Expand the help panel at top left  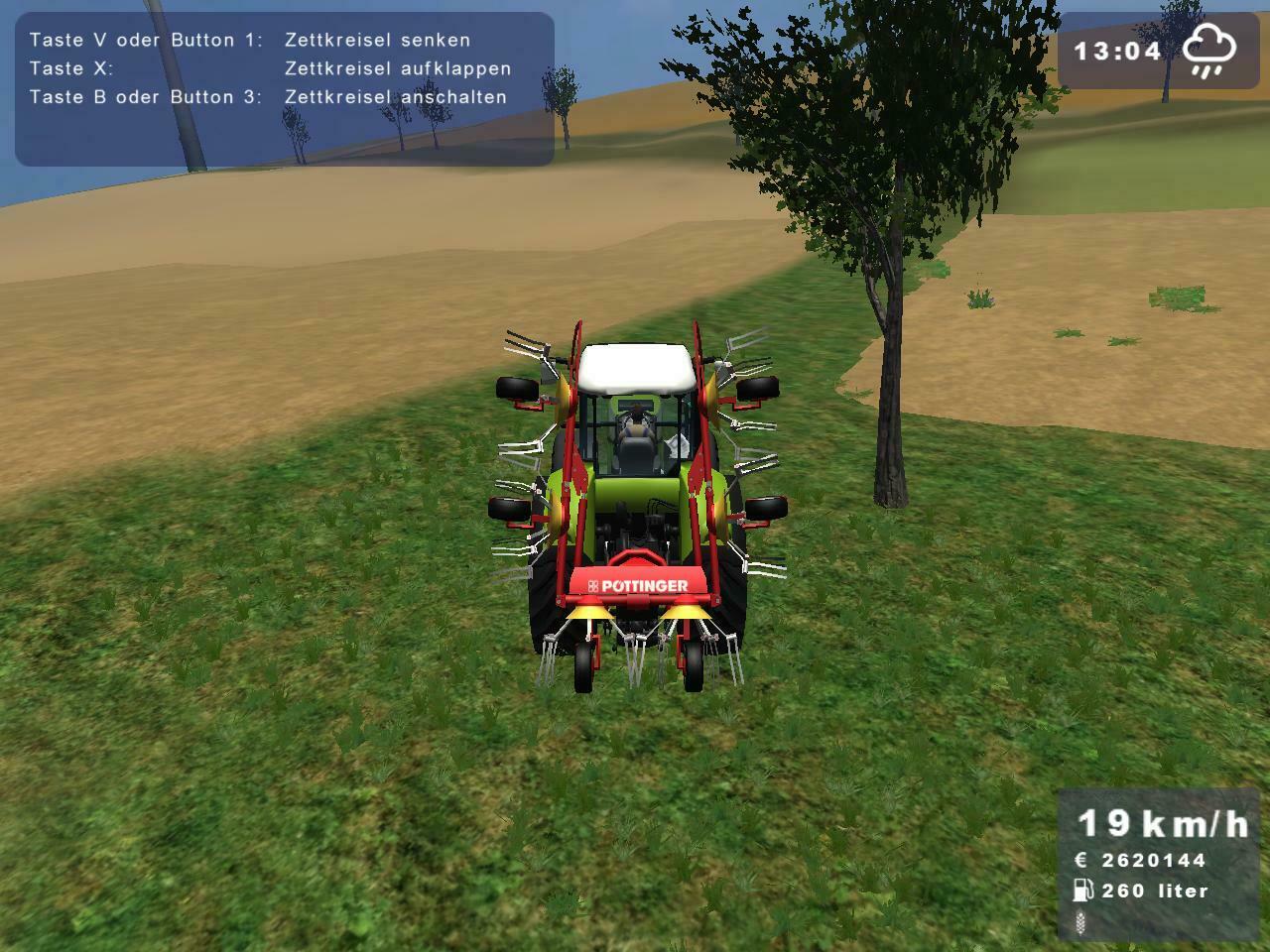tap(283, 89)
